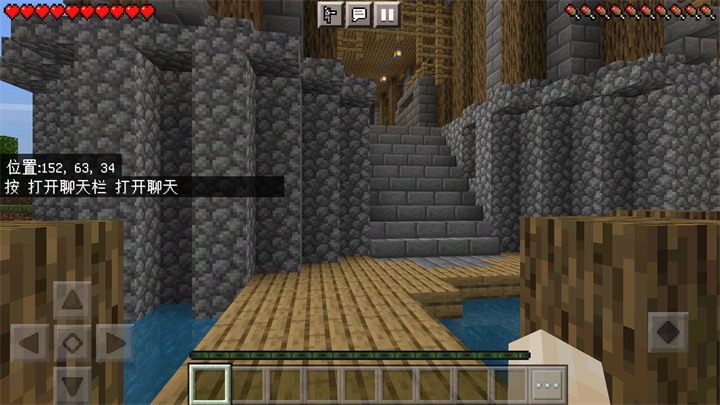The width and height of the screenshot is (720, 405).
Task: Toggle sneak with the D-pad center diamond
Action: coord(72,343)
